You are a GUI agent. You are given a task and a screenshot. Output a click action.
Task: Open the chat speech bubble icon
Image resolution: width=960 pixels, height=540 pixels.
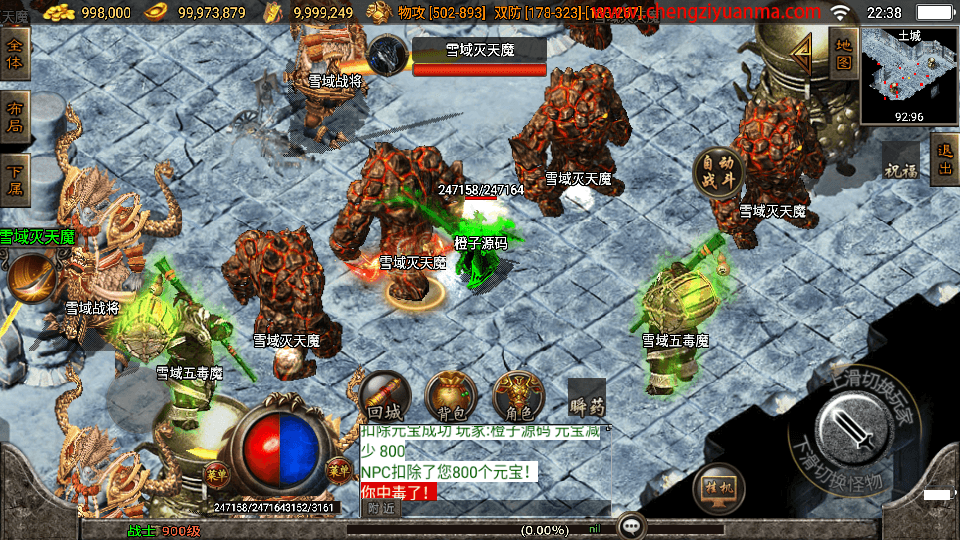pyautogui.click(x=630, y=525)
